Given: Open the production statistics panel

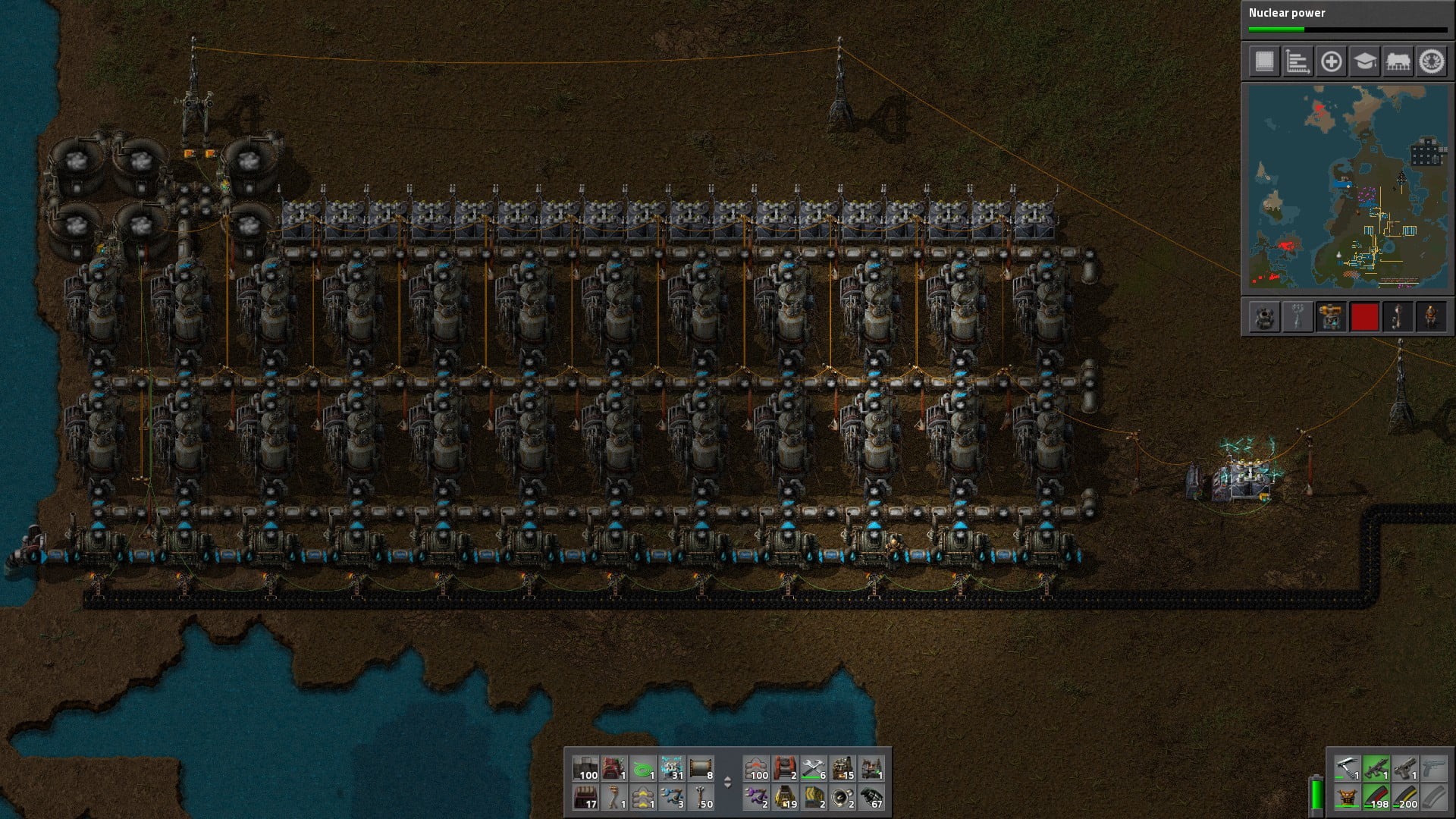Looking at the screenshot, I should 1297,62.
